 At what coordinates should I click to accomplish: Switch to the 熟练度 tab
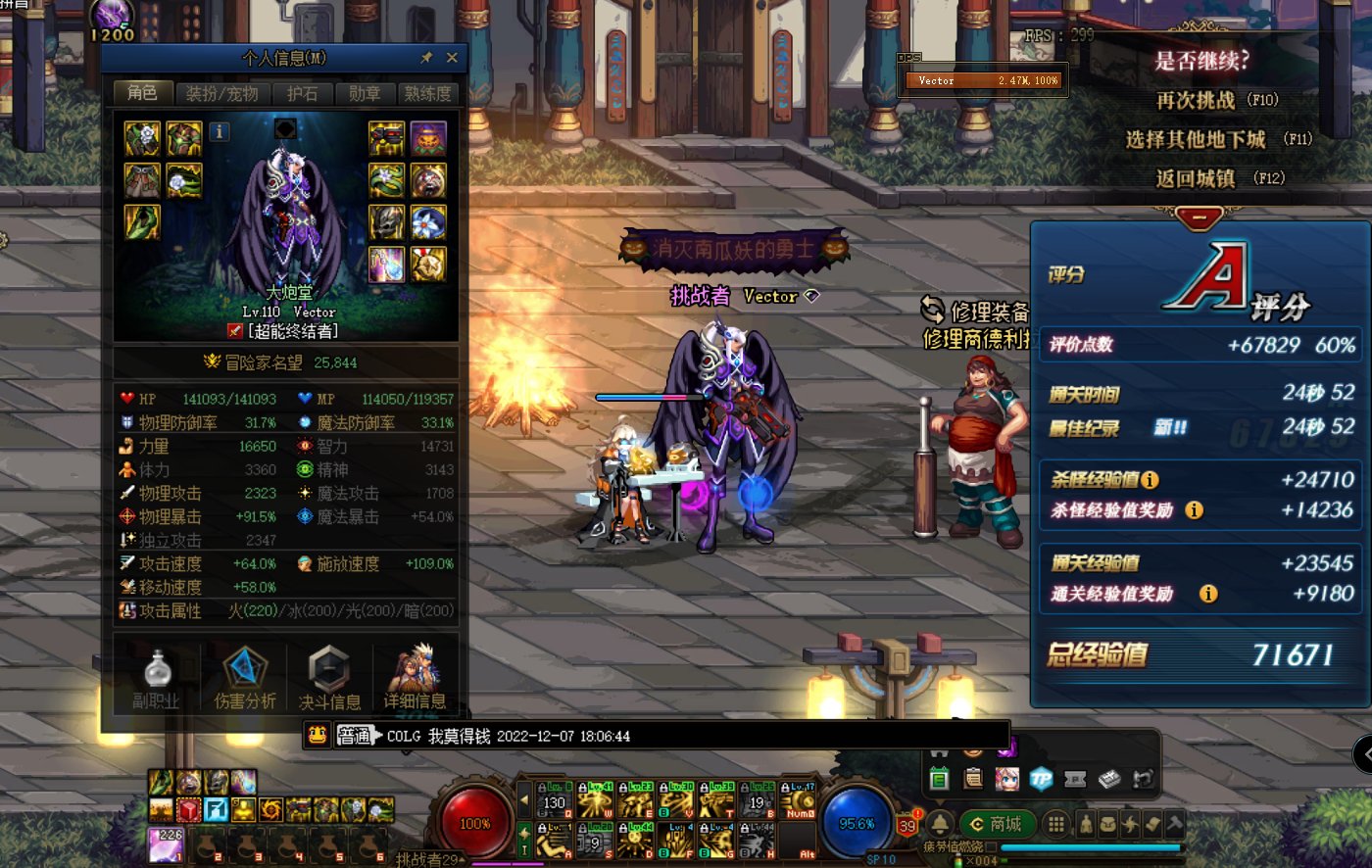click(428, 94)
